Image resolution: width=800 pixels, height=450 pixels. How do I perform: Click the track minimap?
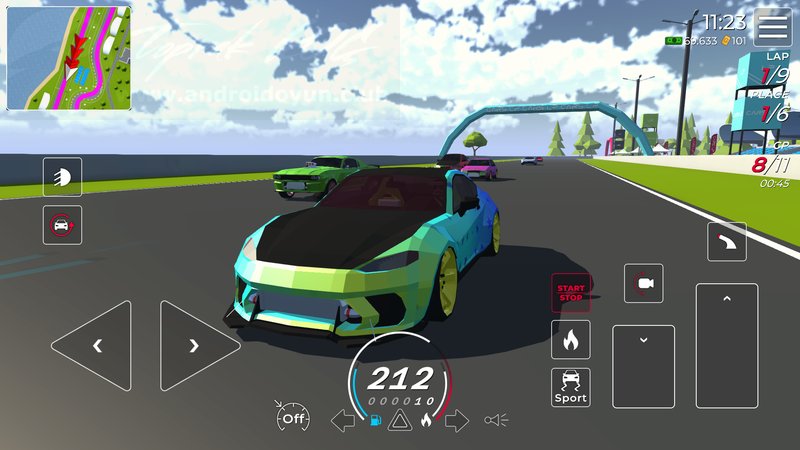pyautogui.click(x=69, y=58)
